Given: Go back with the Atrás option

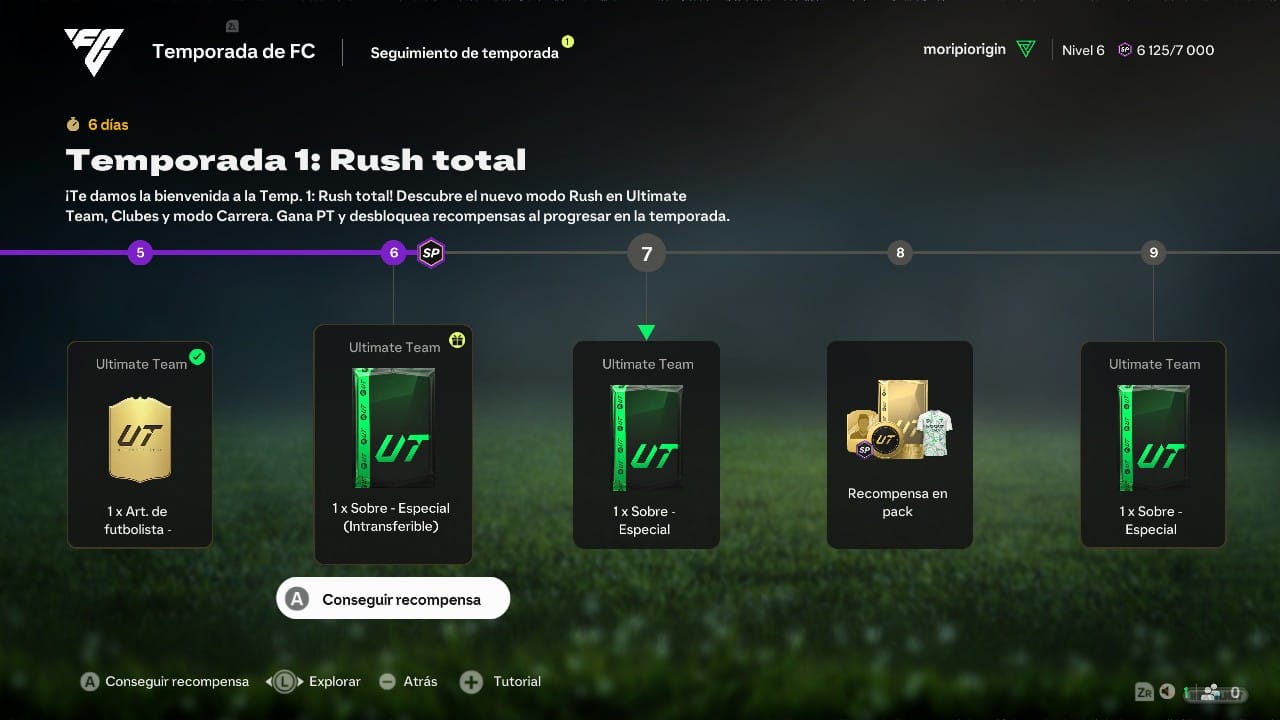Looking at the screenshot, I should 408,681.
